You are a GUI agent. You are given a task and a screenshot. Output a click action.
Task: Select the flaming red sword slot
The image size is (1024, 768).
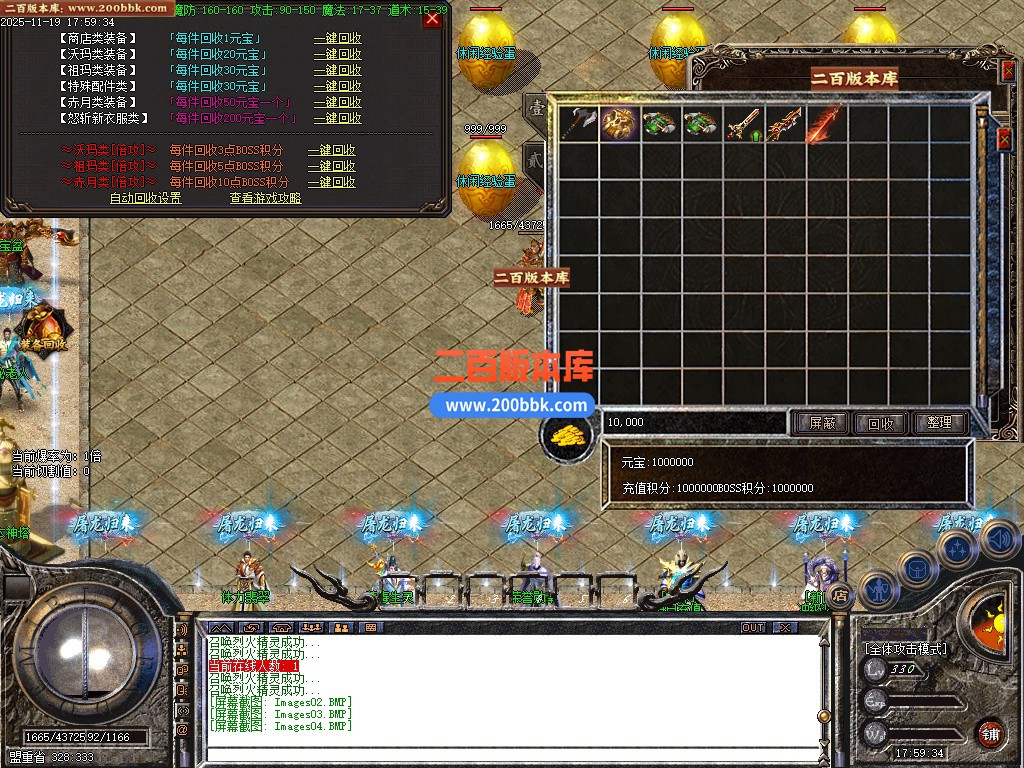pos(827,123)
